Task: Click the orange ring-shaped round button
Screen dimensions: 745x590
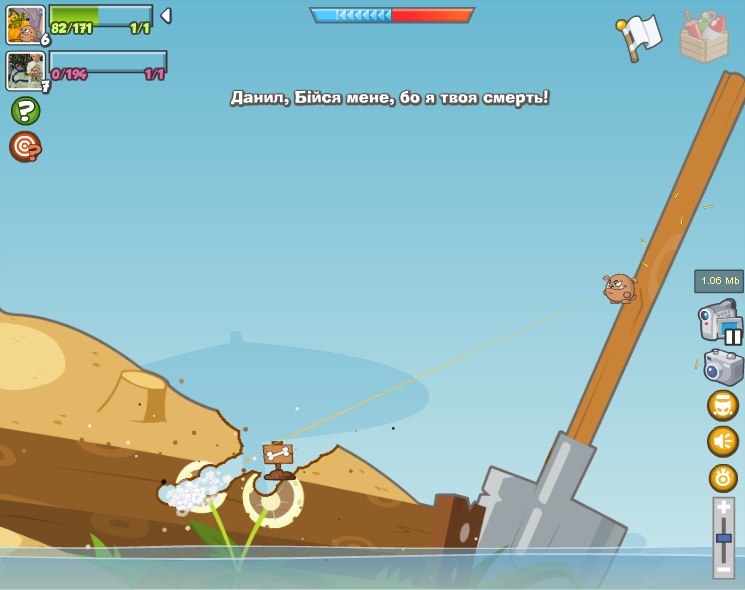Action: click(x=723, y=478)
